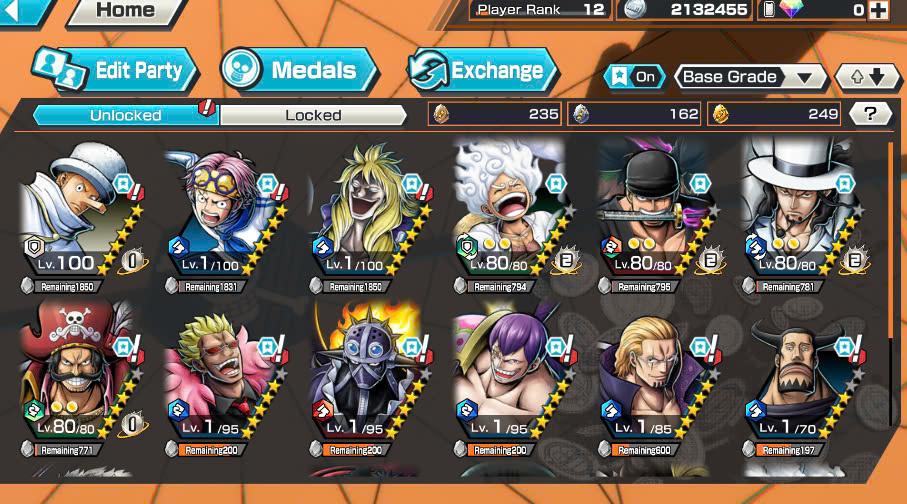Open the question mark help button
Viewport: 907px width, 504px height.
tap(870, 113)
